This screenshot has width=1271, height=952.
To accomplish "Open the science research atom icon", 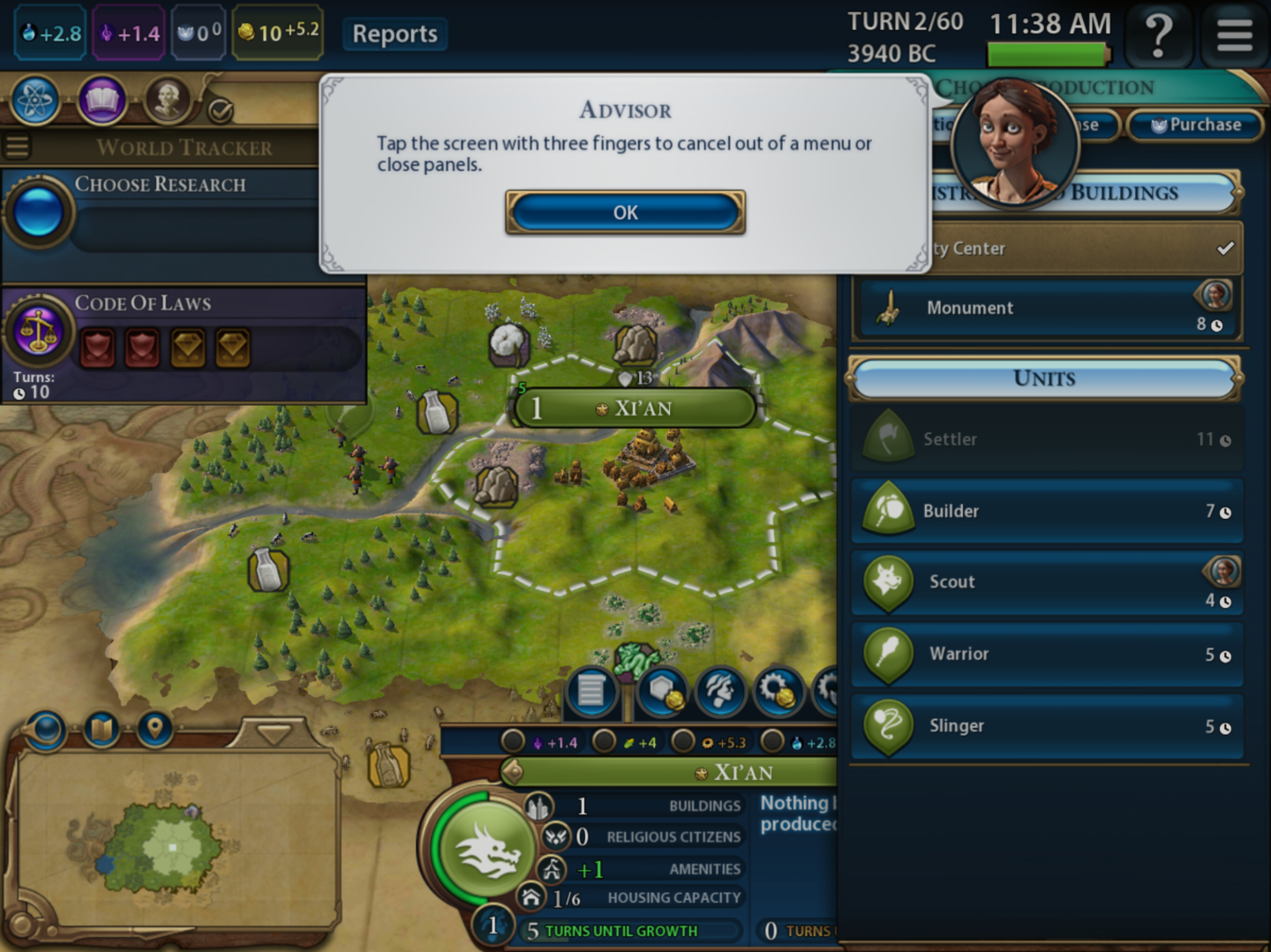I will point(35,101).
